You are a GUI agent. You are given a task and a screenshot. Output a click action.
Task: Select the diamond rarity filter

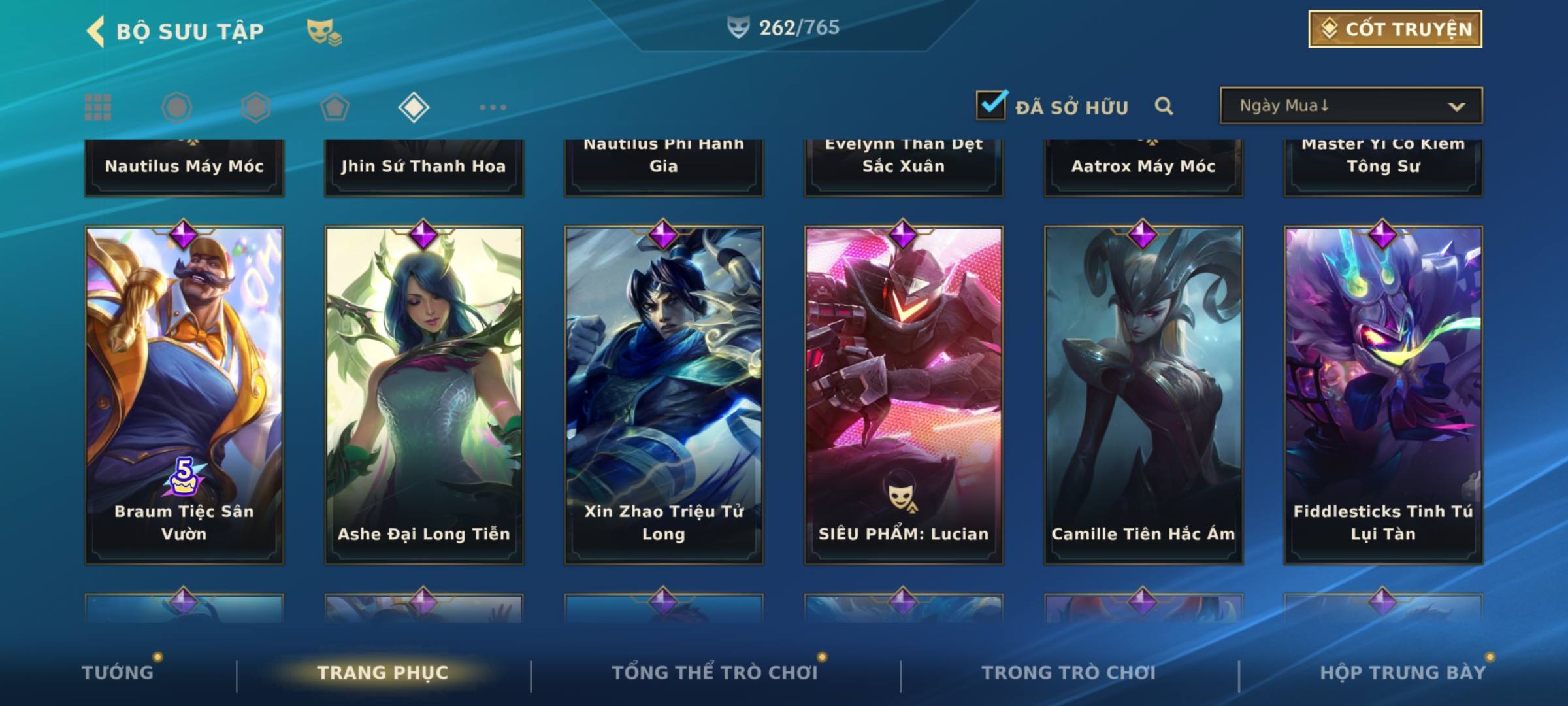tap(414, 107)
